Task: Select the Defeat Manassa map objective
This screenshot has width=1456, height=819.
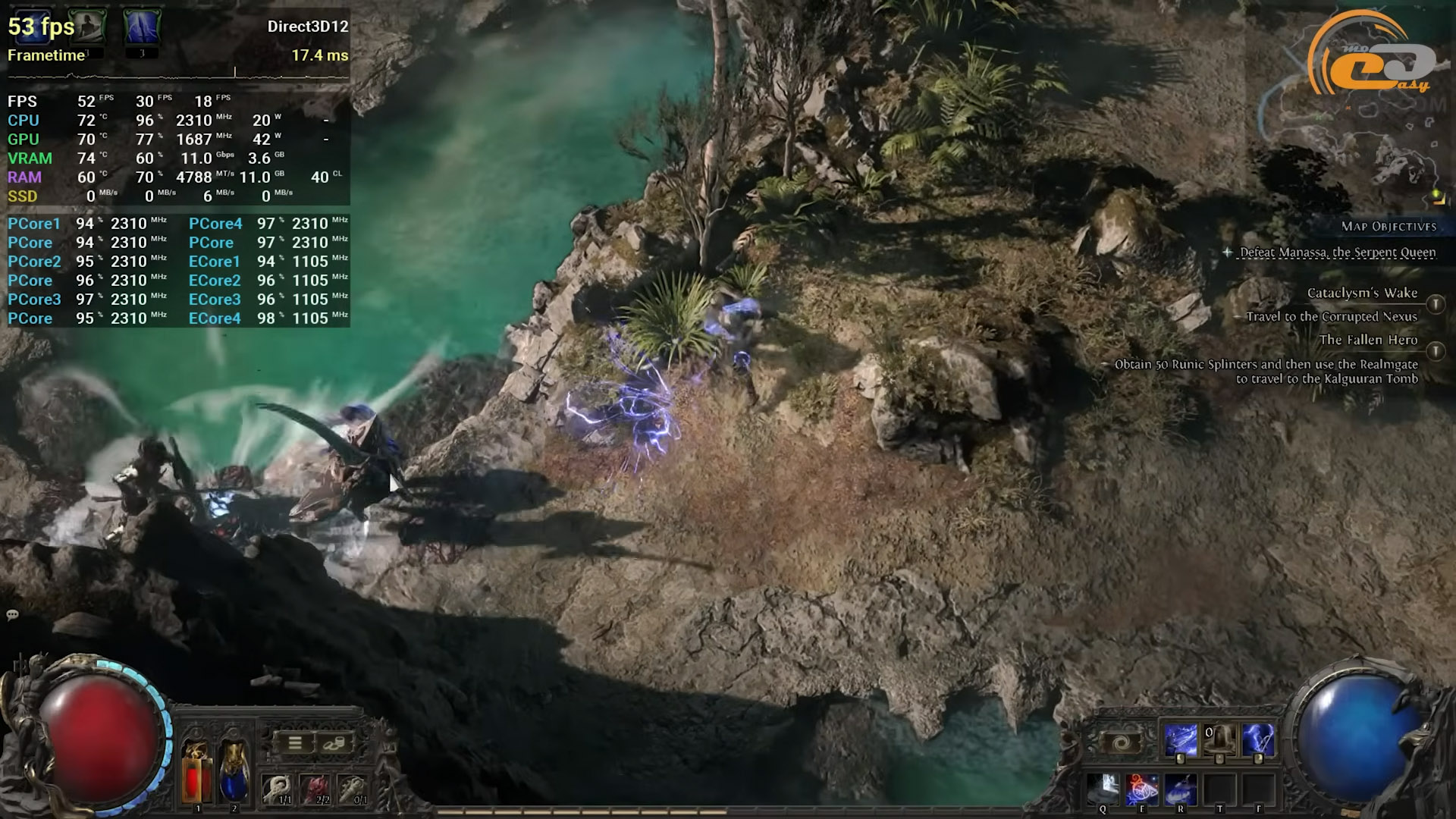Action: (1337, 253)
